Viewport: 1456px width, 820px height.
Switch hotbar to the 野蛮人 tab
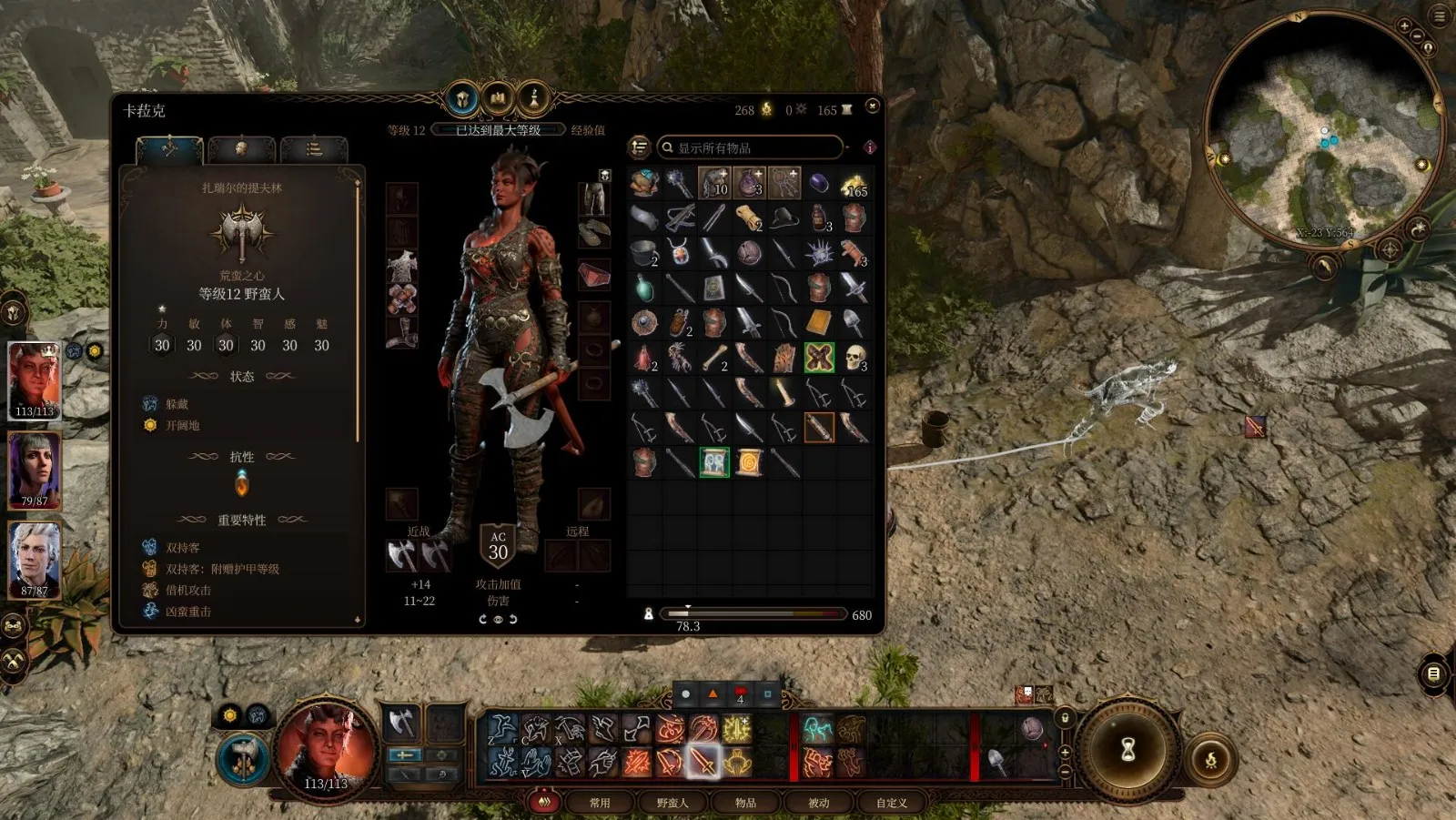click(672, 803)
